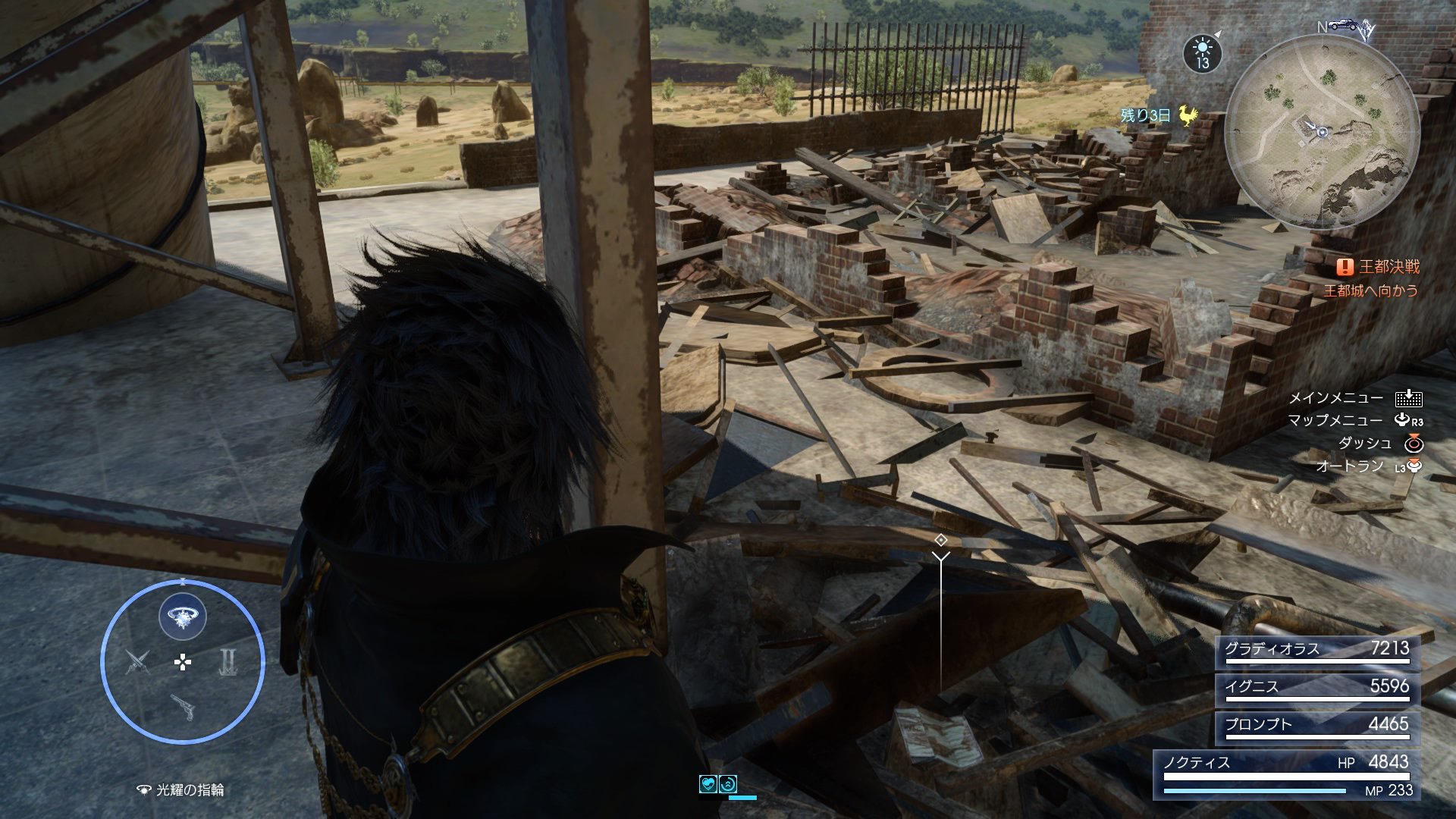1456x819 pixels.
Task: Click the sun time-of-day indicator
Action: 1202,53
